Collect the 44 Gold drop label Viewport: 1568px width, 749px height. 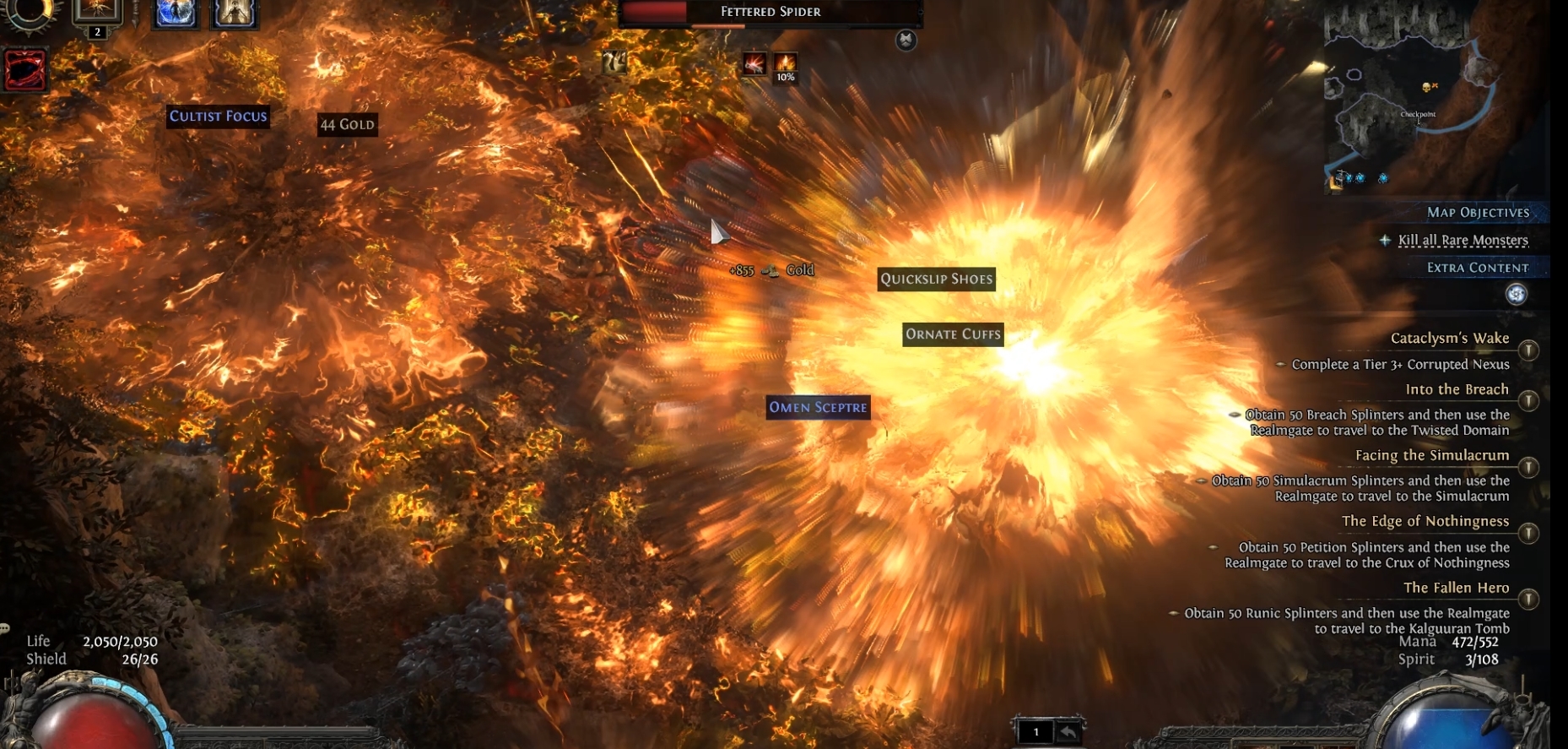[x=347, y=125]
